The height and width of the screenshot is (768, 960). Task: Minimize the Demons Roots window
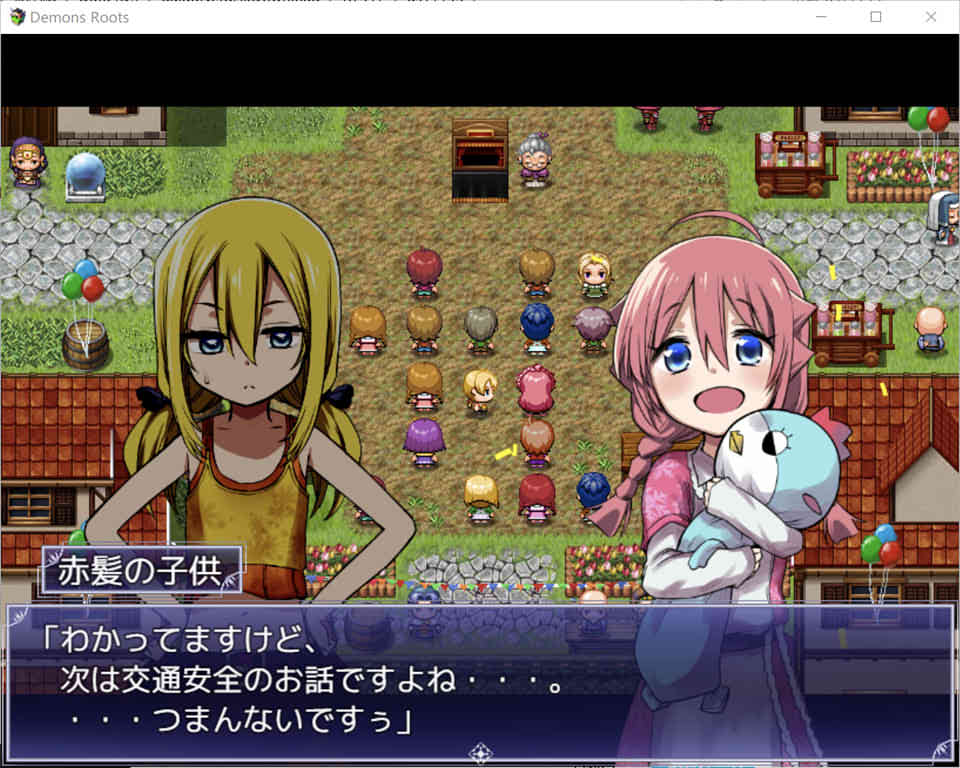point(821,17)
